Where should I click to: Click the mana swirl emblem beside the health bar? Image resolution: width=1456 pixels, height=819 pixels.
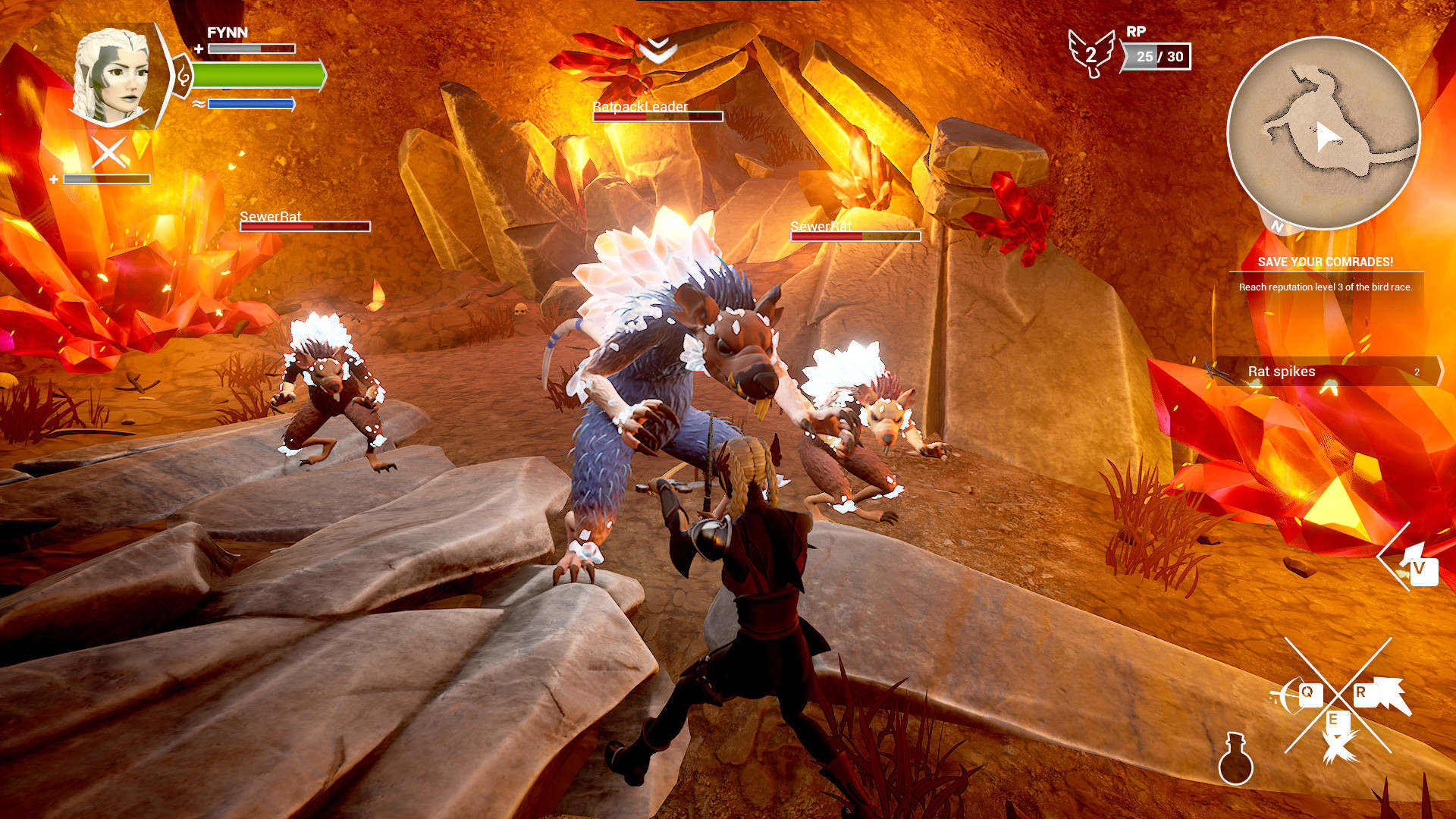(x=184, y=76)
